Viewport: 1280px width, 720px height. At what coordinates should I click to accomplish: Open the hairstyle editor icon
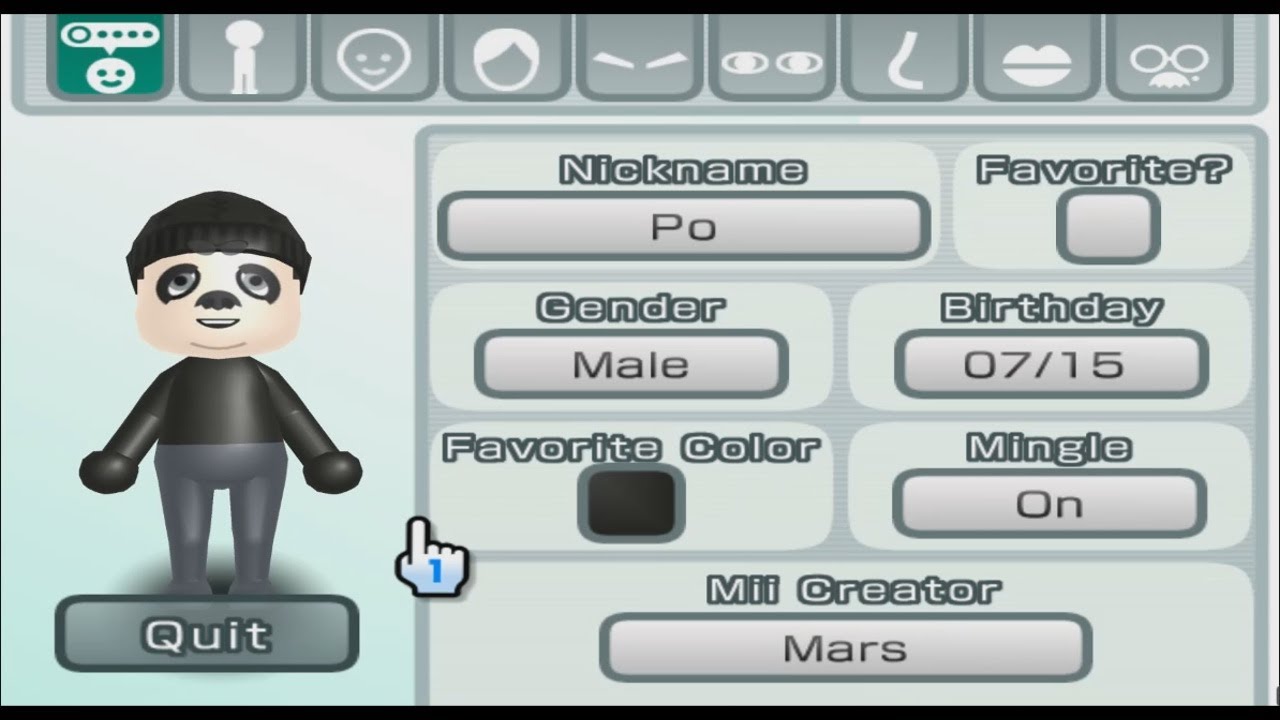(507, 57)
